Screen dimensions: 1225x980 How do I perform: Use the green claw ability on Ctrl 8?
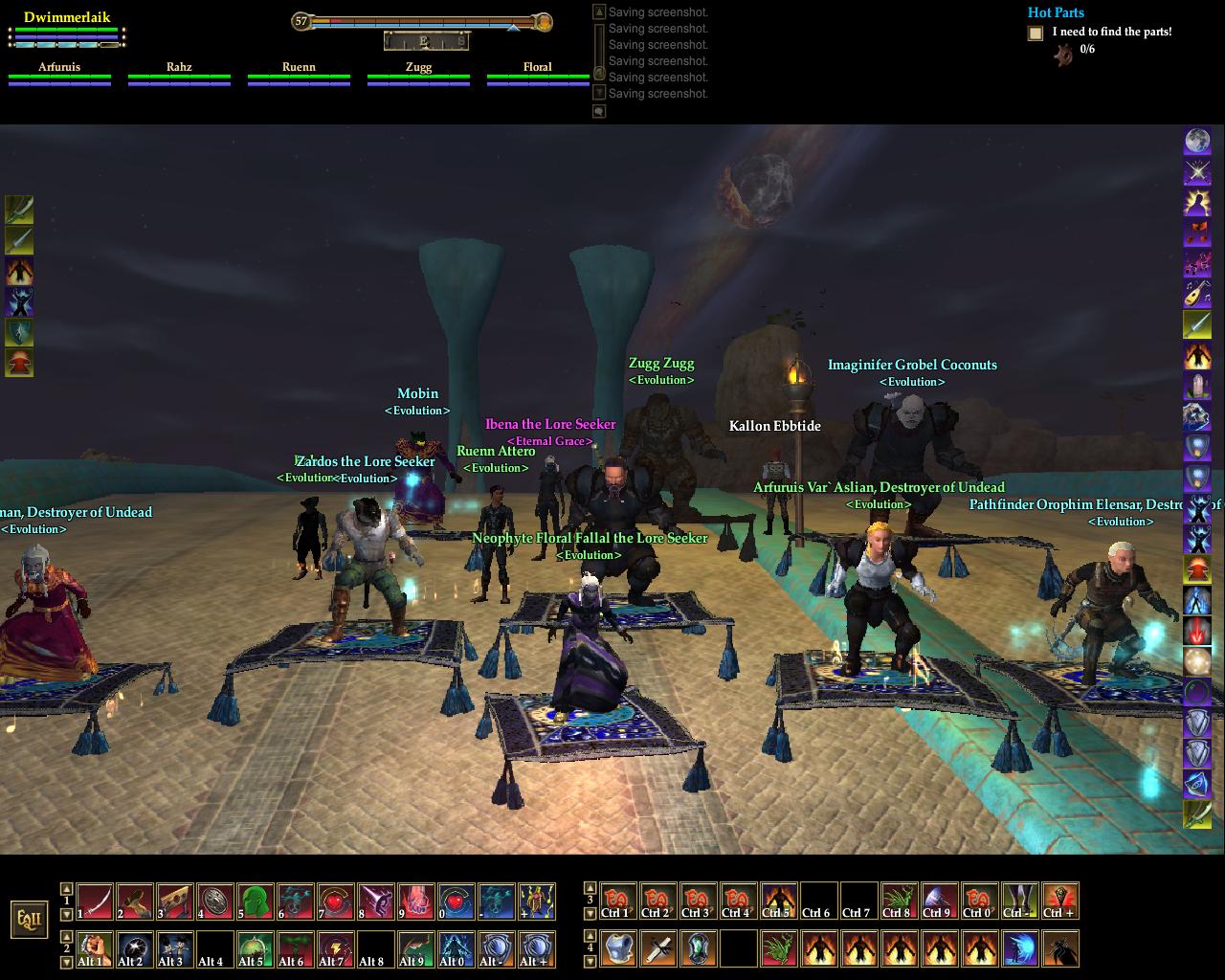(899, 902)
